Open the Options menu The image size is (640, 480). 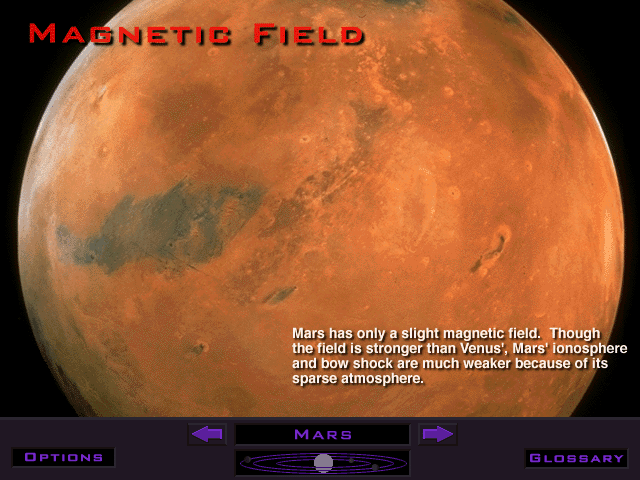pos(64,457)
